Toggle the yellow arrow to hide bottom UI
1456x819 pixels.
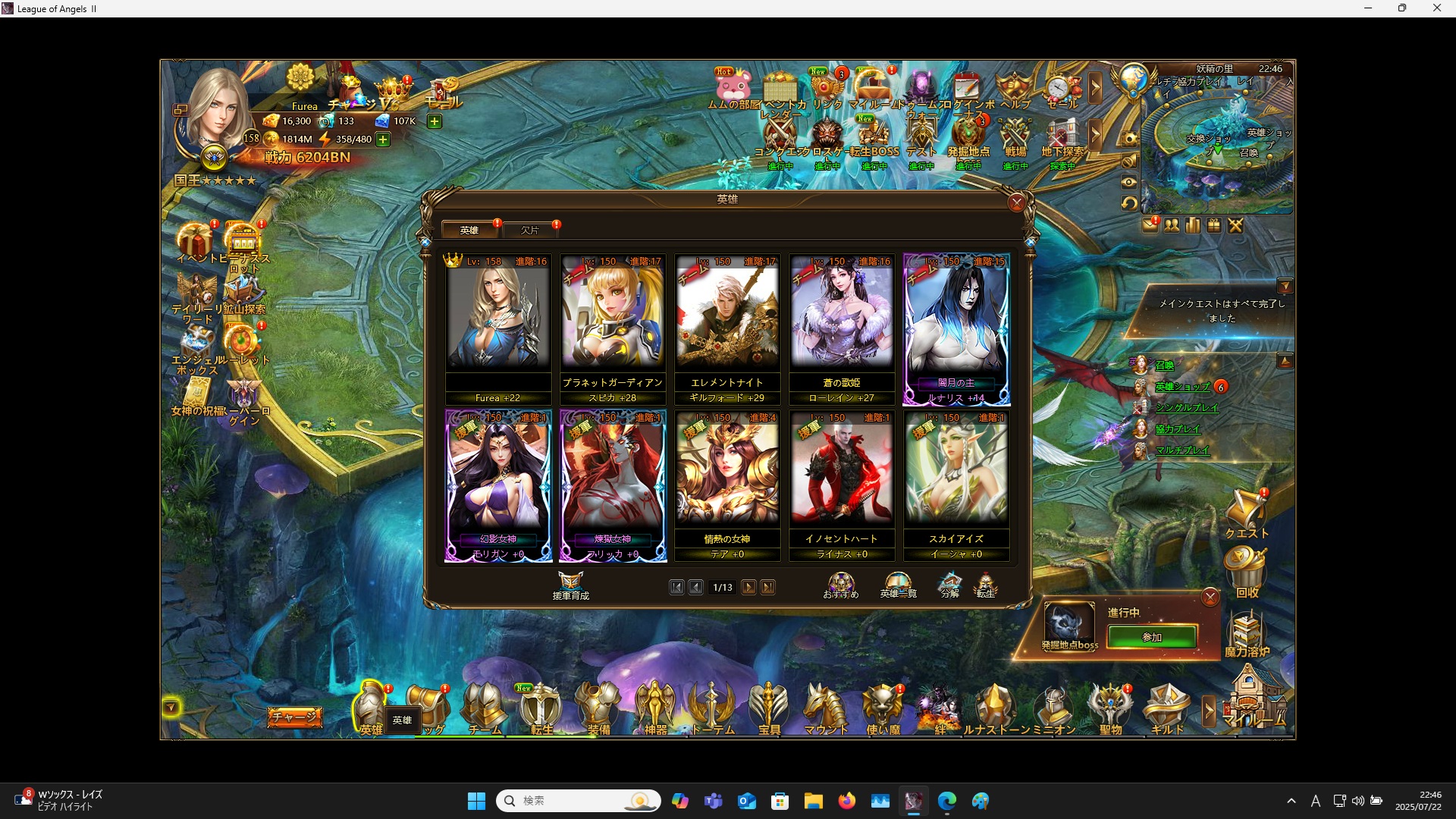click(171, 707)
